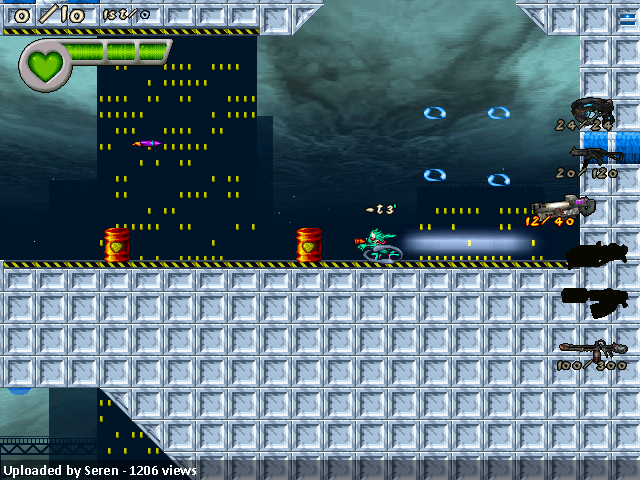Screen dimensions: 640x480
Task: Open the menu icon in the corner
Action: coord(627,19)
